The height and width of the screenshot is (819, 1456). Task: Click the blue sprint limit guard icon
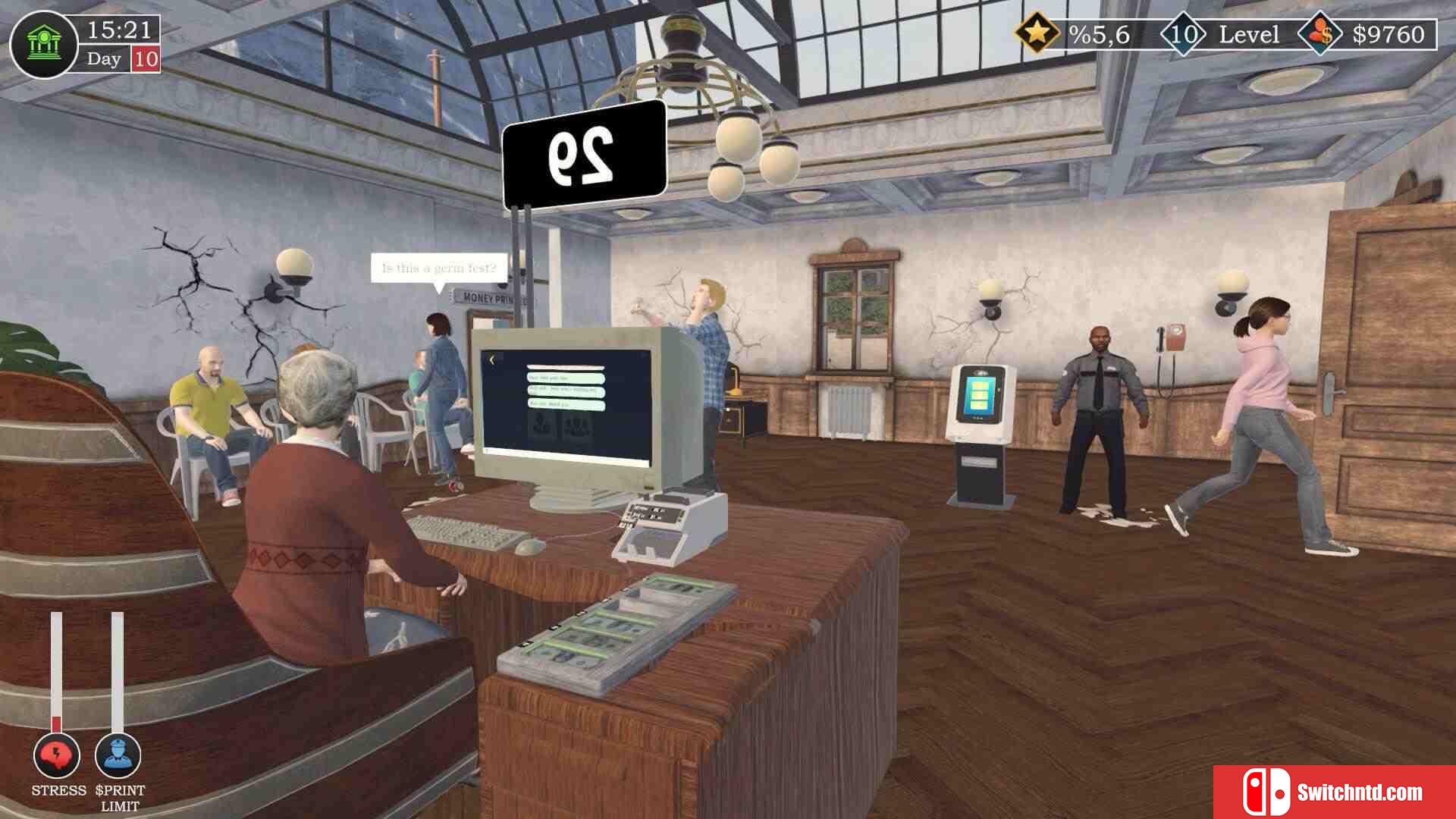pos(118,755)
